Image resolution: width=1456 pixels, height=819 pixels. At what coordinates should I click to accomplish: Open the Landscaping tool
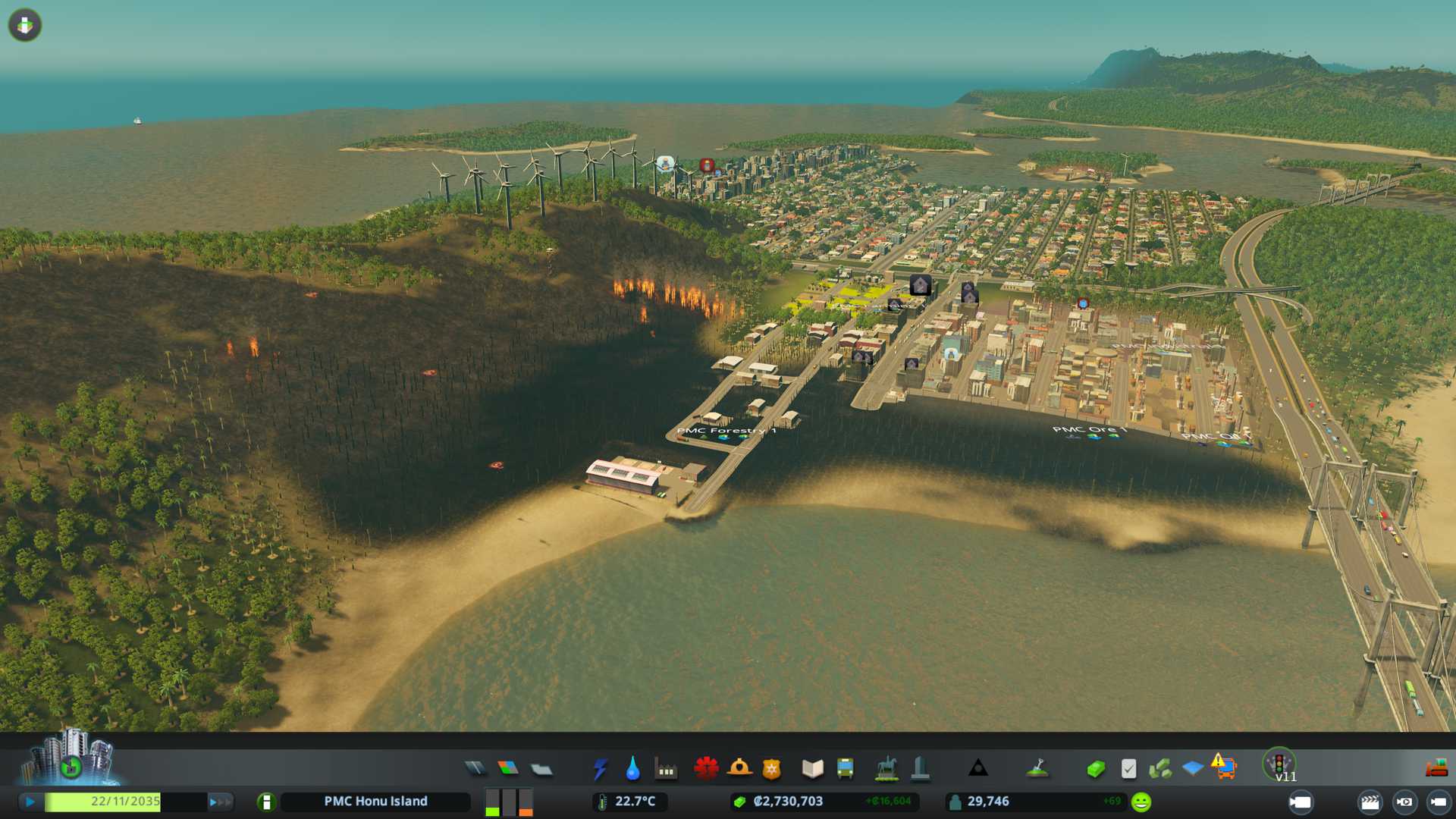pyautogui.click(x=1037, y=769)
